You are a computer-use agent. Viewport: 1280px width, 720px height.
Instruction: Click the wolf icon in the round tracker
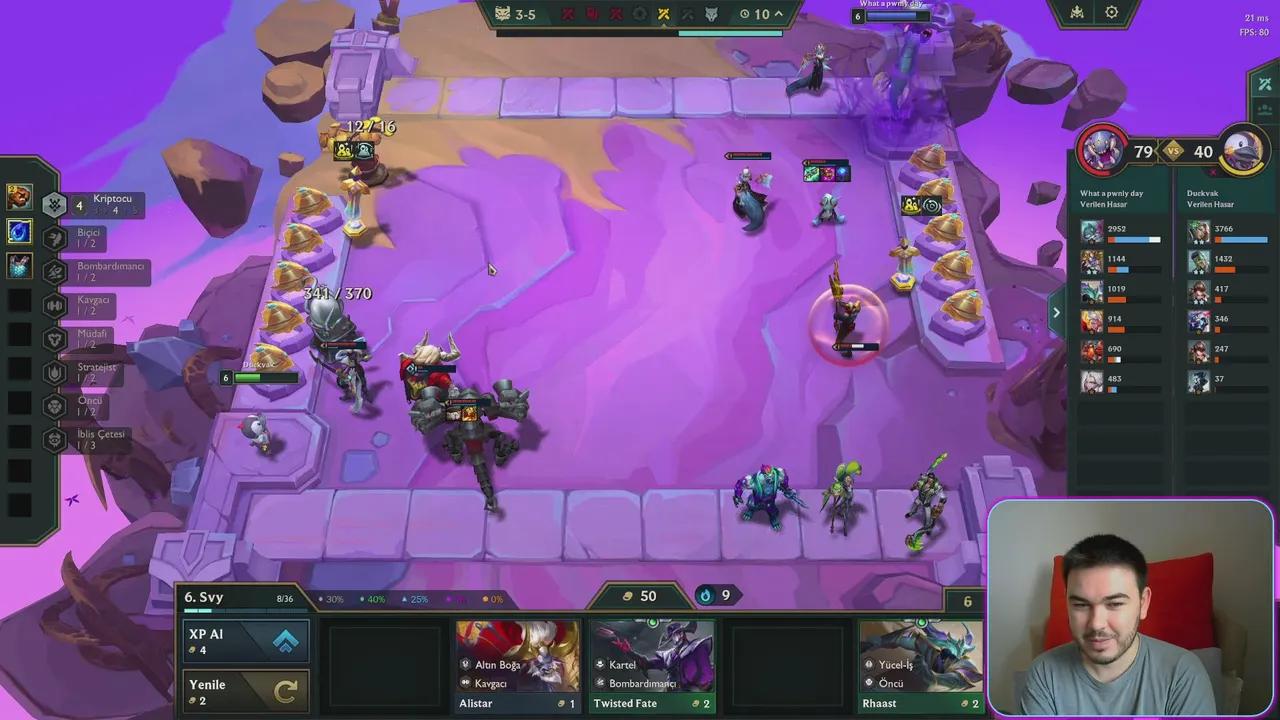click(x=712, y=14)
